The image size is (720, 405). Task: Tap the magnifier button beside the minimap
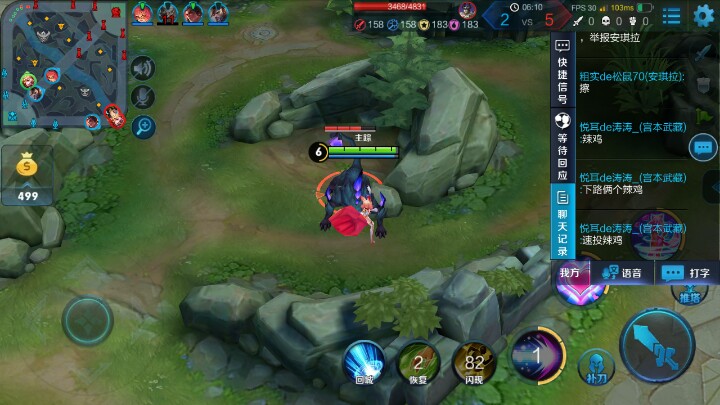(144, 126)
